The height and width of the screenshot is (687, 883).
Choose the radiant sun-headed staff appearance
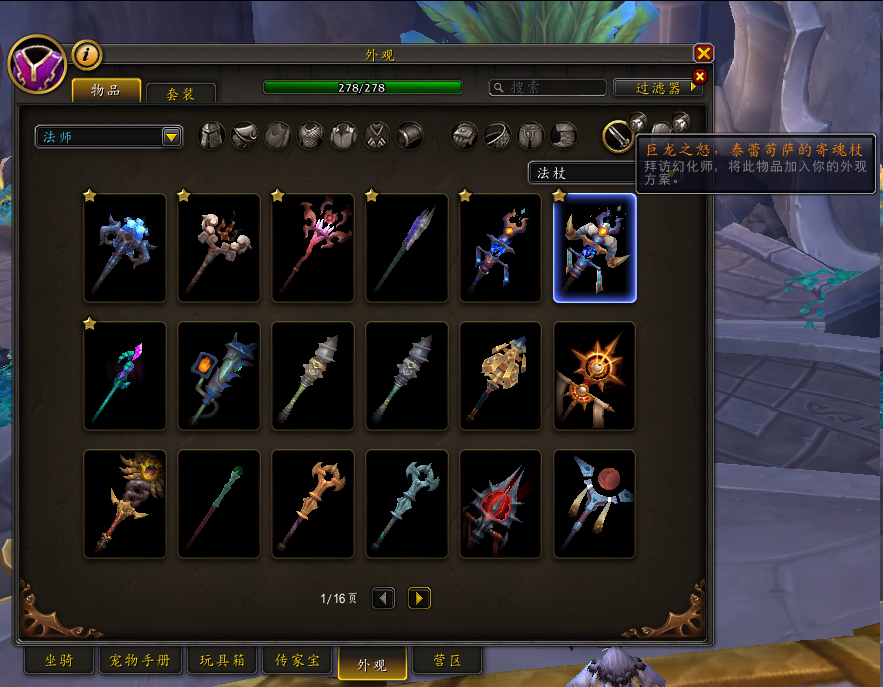coord(595,376)
